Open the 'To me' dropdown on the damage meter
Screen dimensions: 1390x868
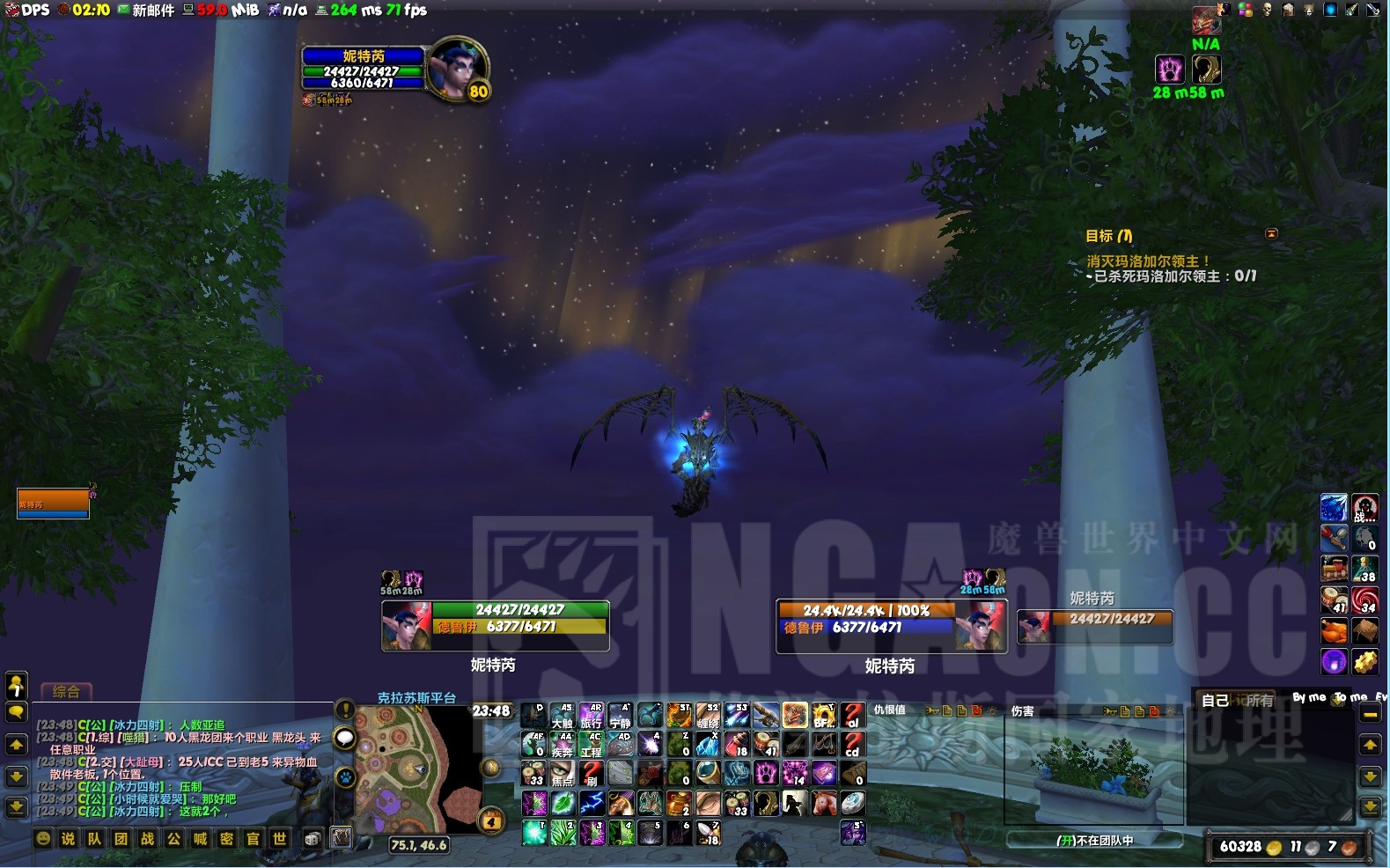1349,696
